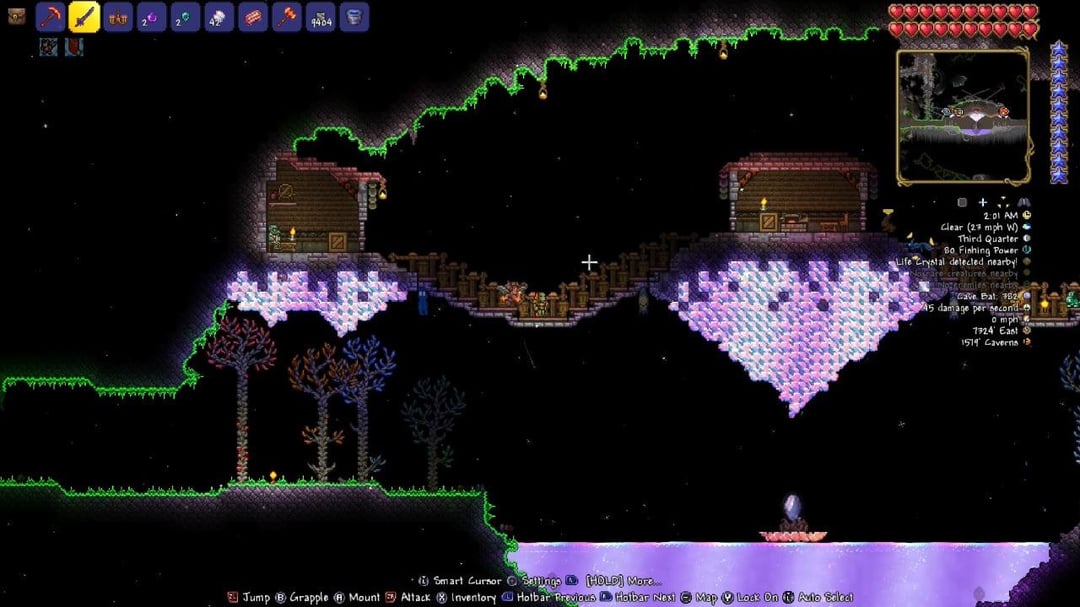Select the teal gem stack slot
1080x607 pixels.
pyautogui.click(x=186, y=17)
